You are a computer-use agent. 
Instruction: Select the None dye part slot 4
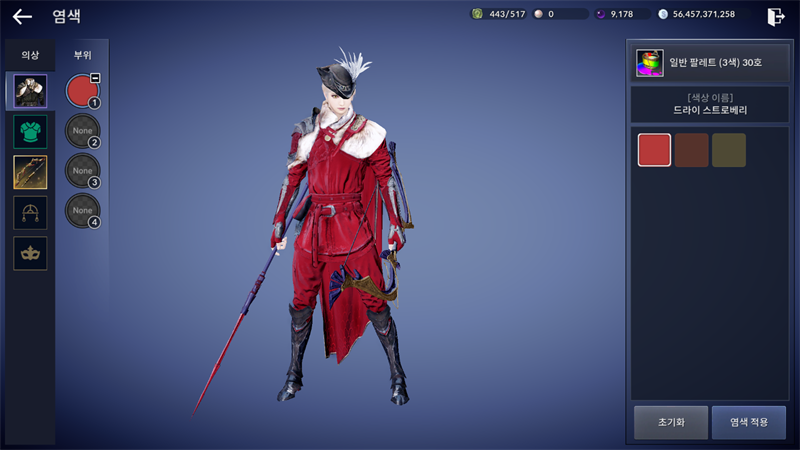(82, 211)
